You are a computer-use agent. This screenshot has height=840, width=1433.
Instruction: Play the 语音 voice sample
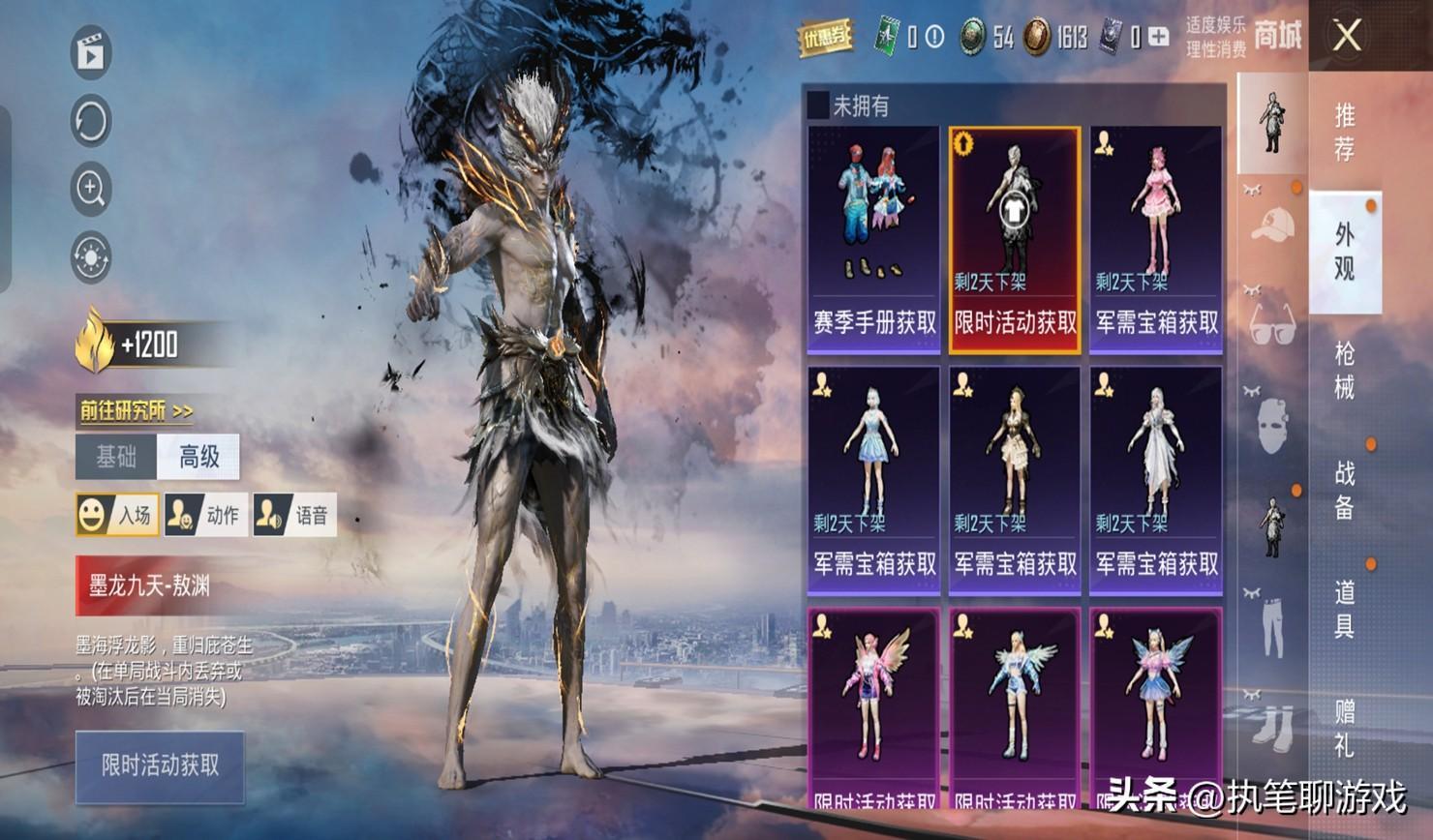[x=294, y=515]
